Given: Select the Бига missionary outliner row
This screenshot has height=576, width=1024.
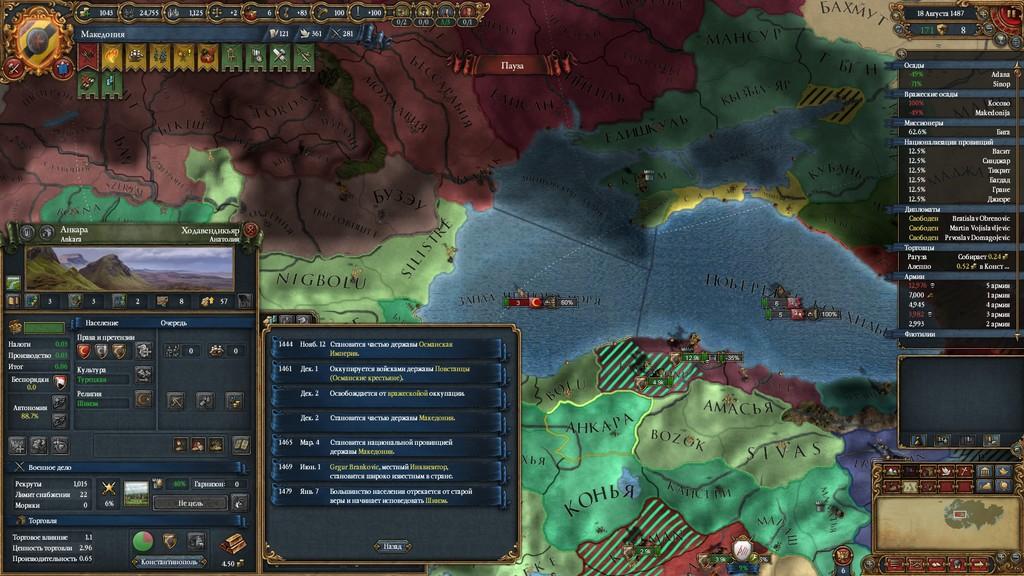Looking at the screenshot, I should pos(958,131).
